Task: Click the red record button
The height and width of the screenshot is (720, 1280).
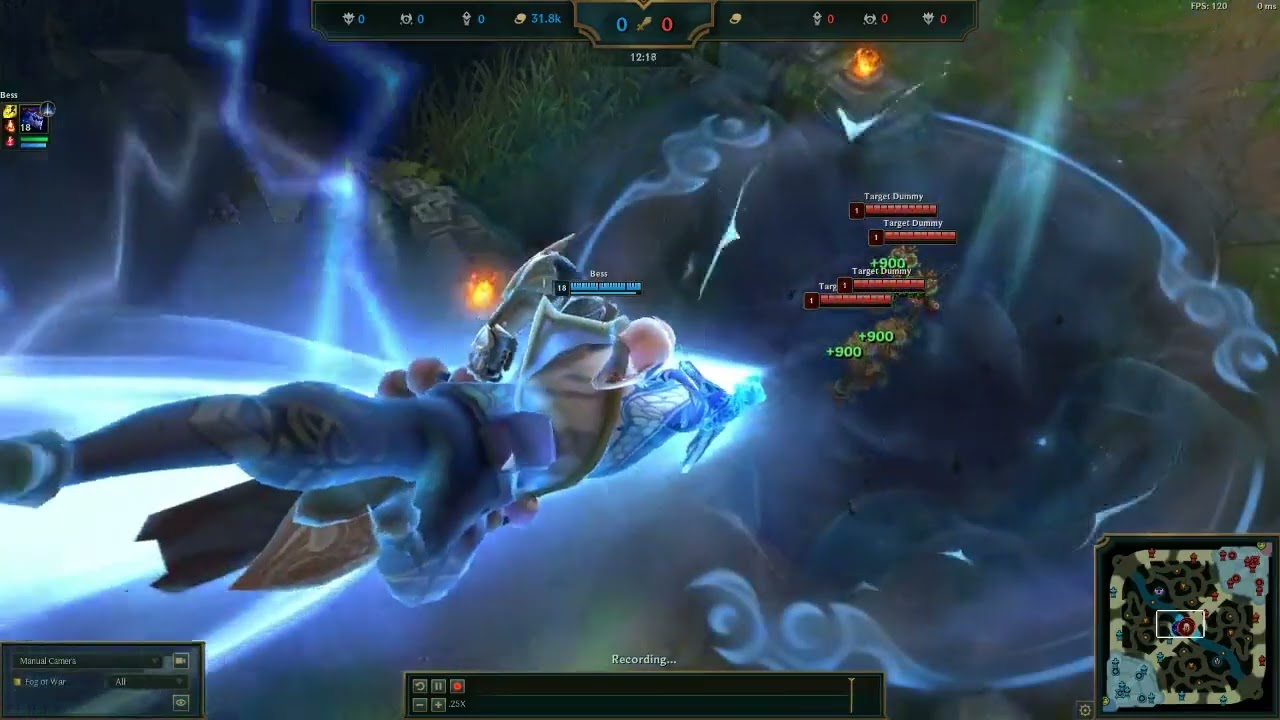Action: point(458,686)
